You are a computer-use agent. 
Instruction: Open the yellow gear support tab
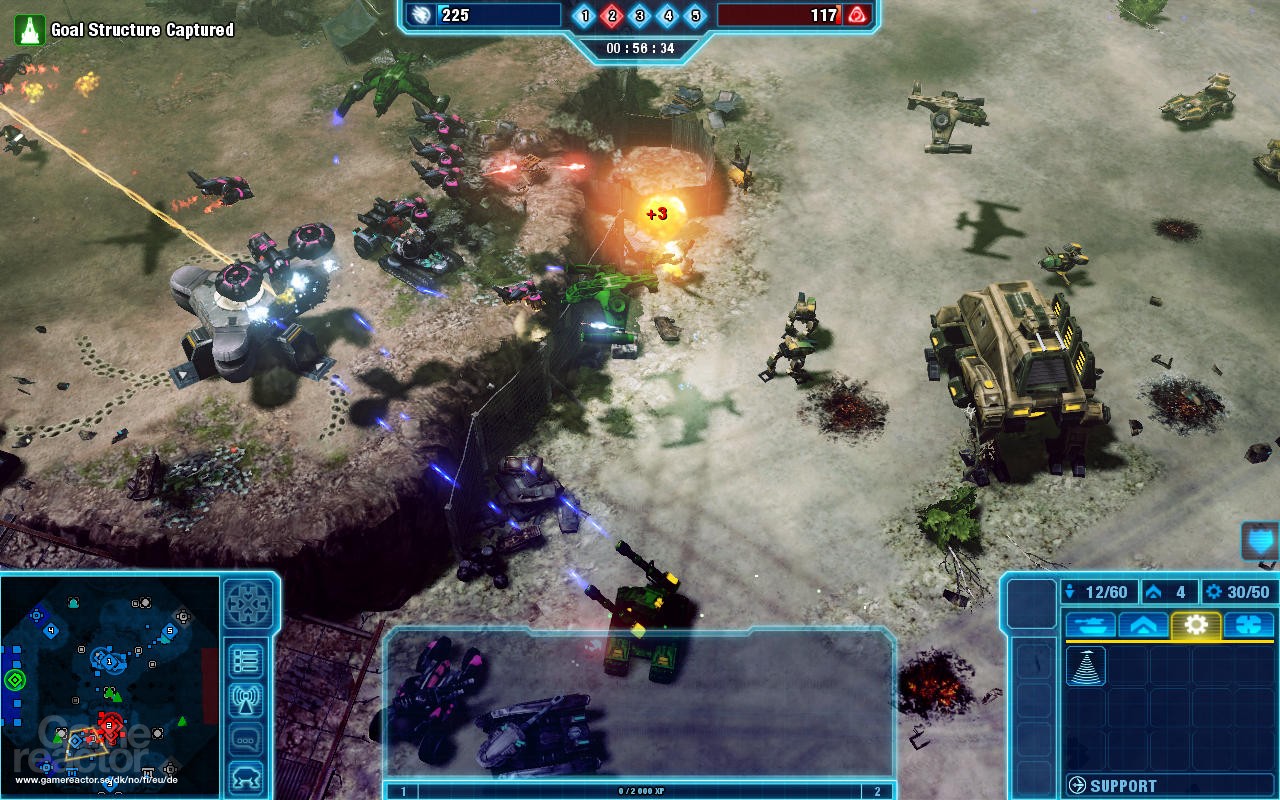(1195, 624)
